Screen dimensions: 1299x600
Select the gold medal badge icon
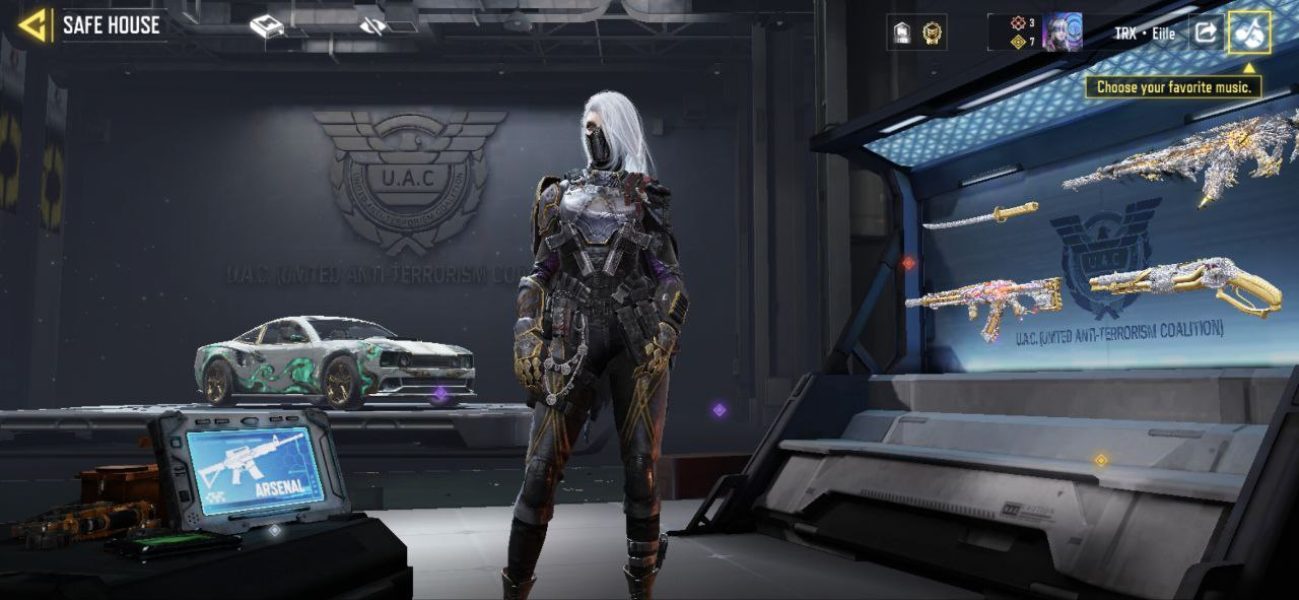(933, 33)
